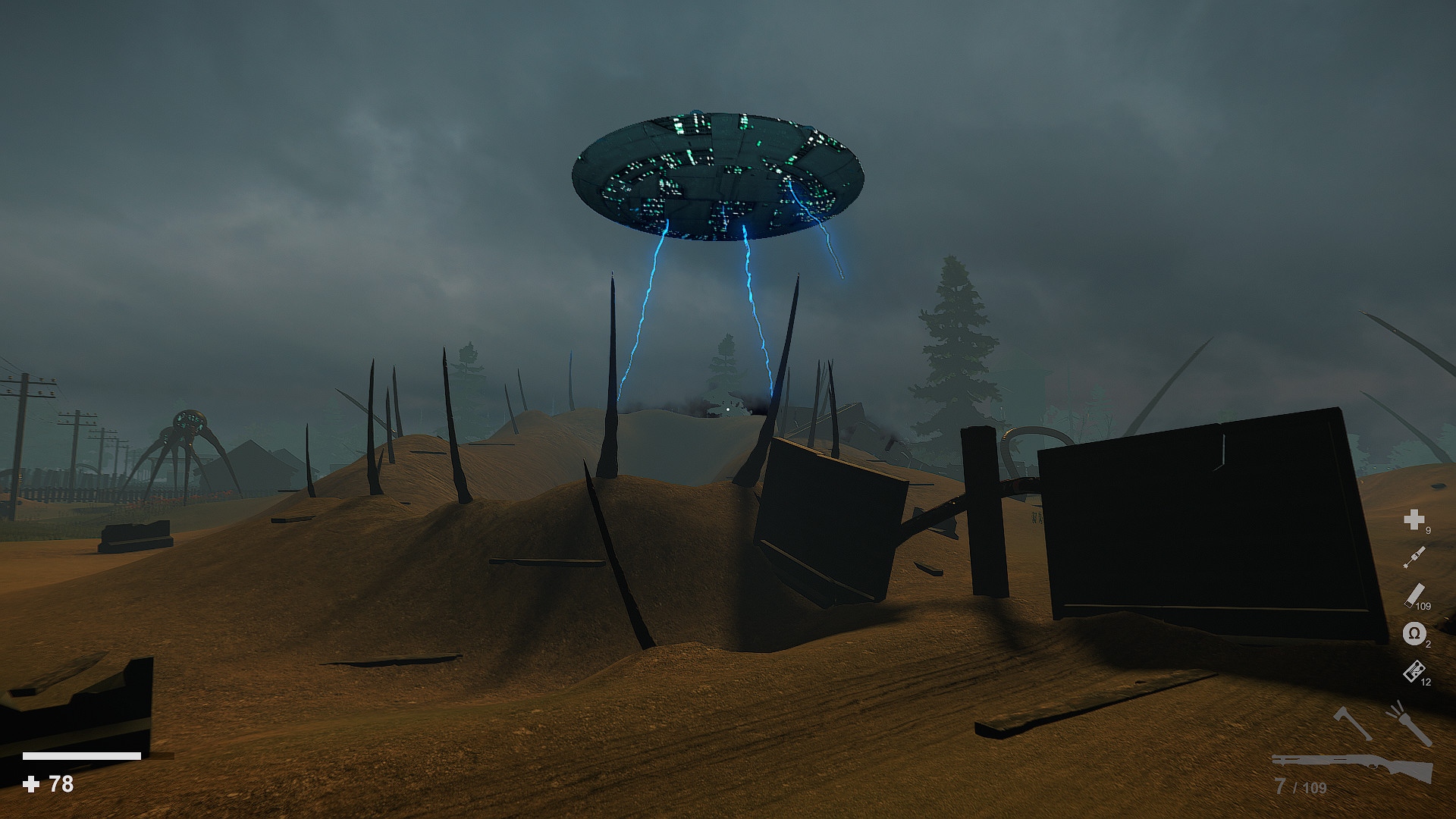Click the health cross beside the 78 counter

[33, 783]
